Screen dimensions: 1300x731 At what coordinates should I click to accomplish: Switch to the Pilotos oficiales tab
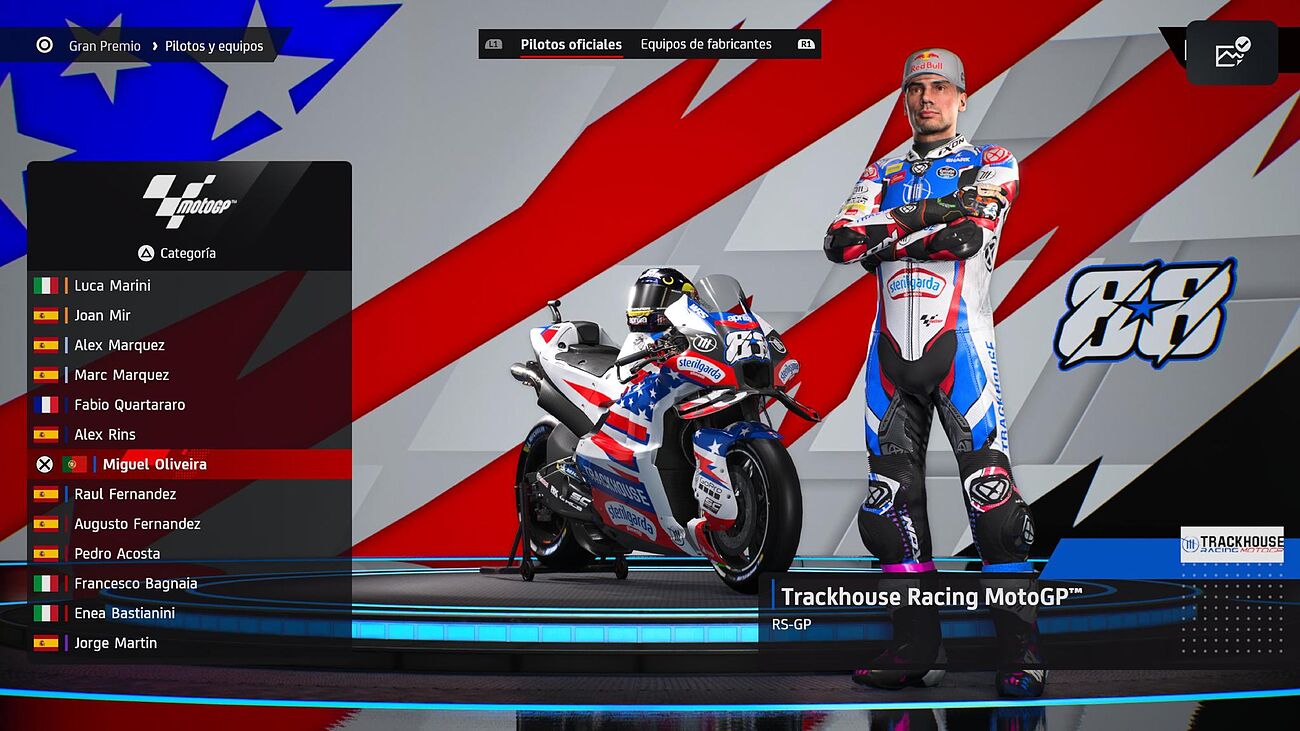[x=571, y=45]
